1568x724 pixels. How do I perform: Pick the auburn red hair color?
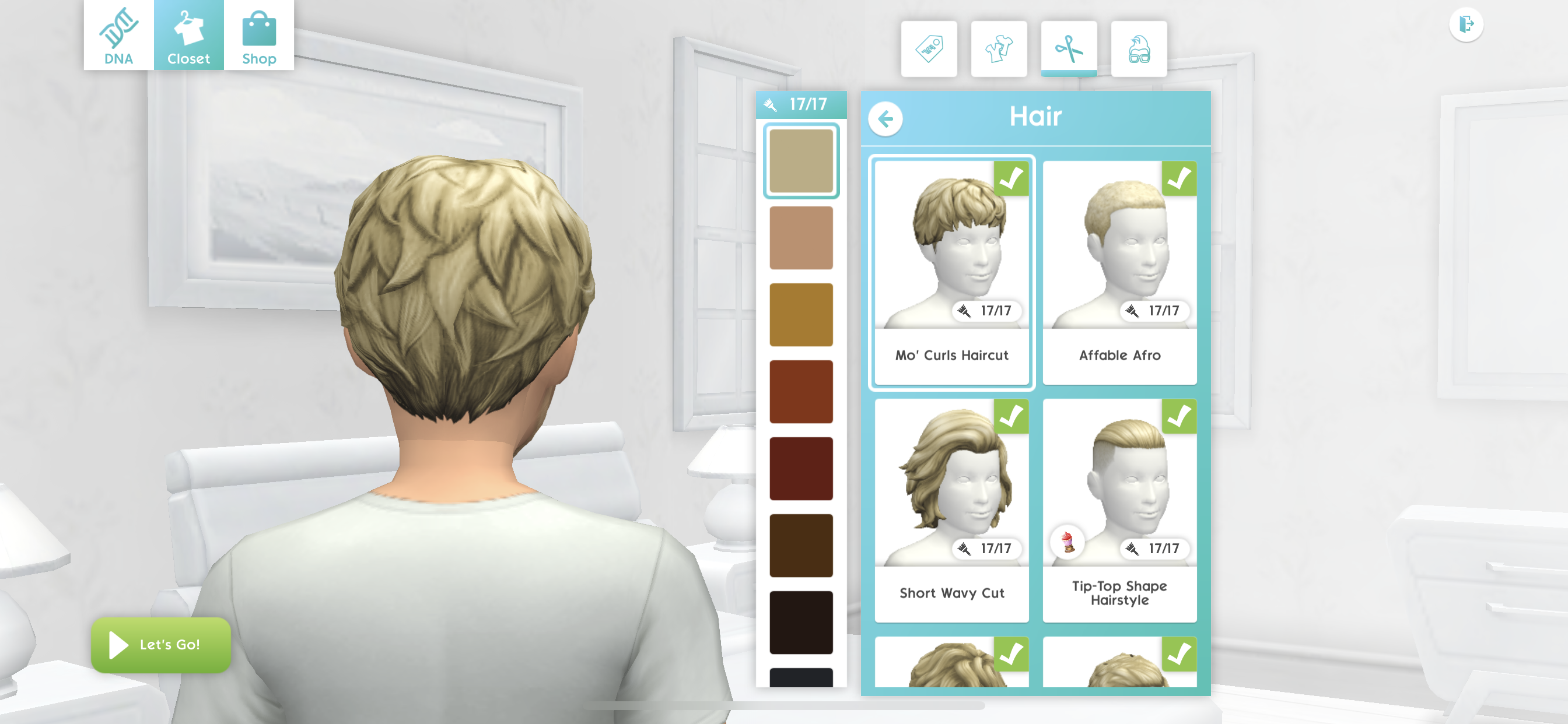click(x=801, y=392)
